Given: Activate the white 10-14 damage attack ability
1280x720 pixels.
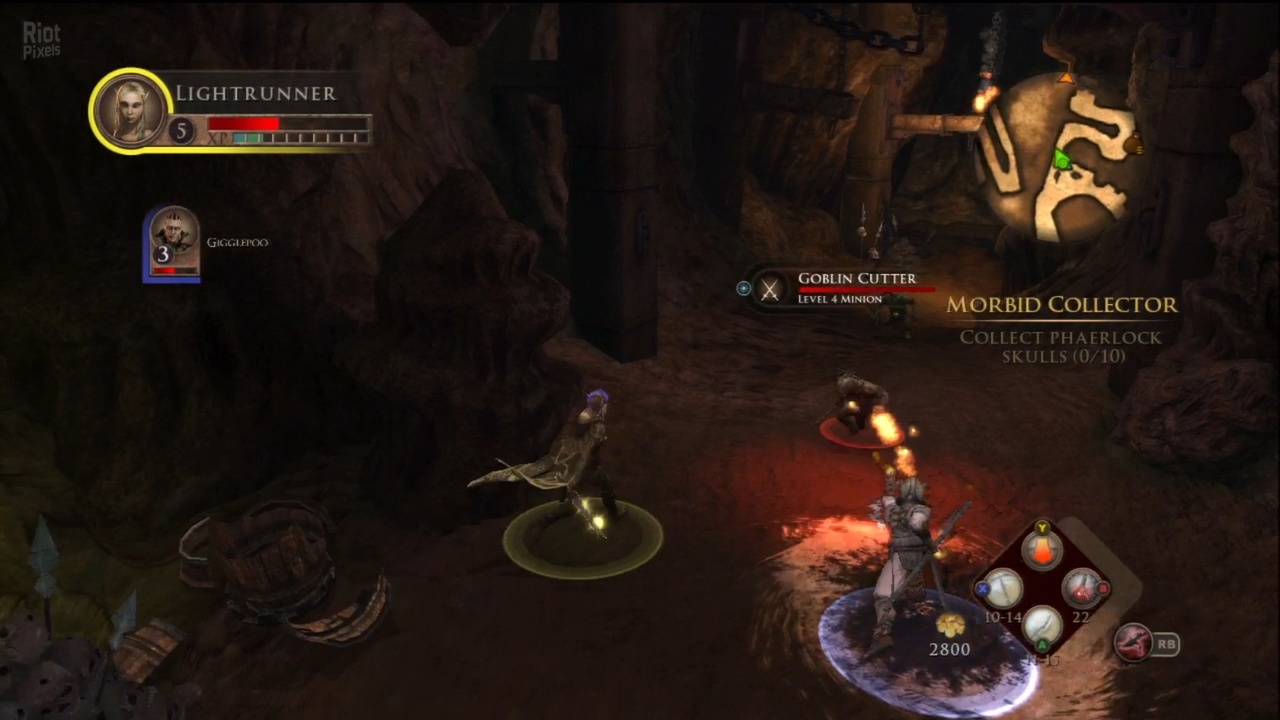Looking at the screenshot, I should pos(1002,589).
